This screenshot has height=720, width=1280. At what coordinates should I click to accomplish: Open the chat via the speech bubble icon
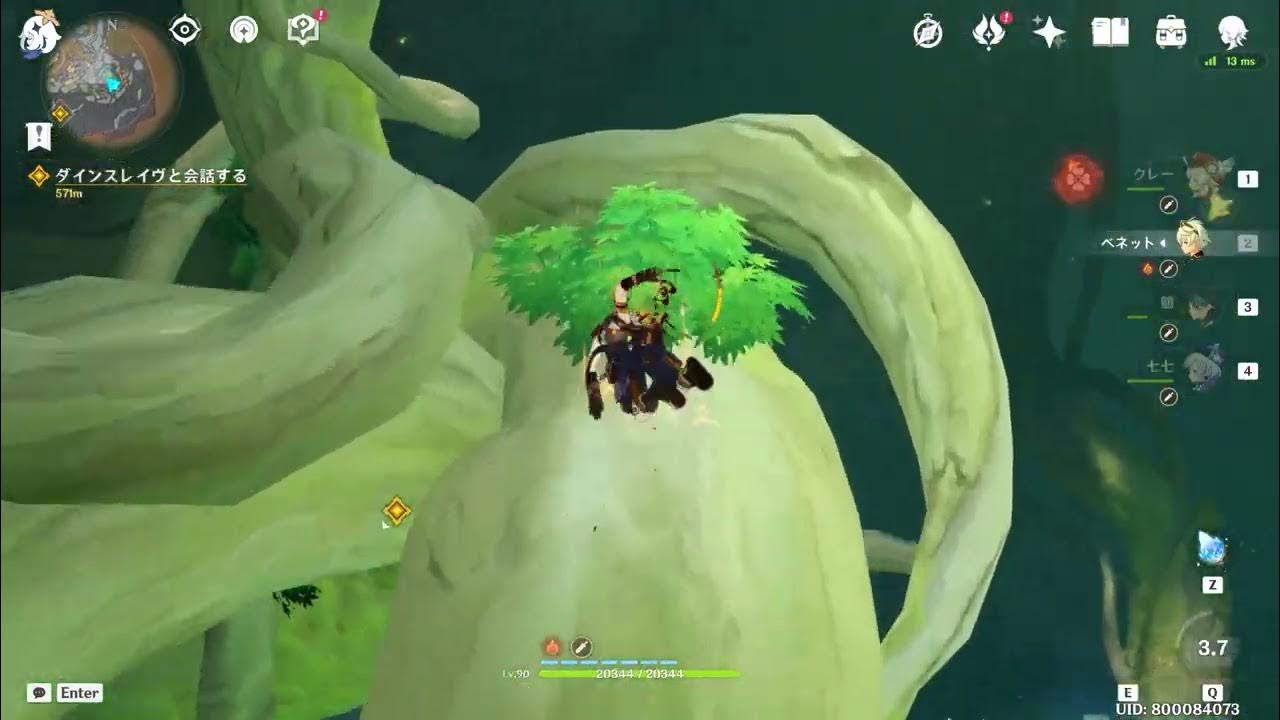pos(39,693)
